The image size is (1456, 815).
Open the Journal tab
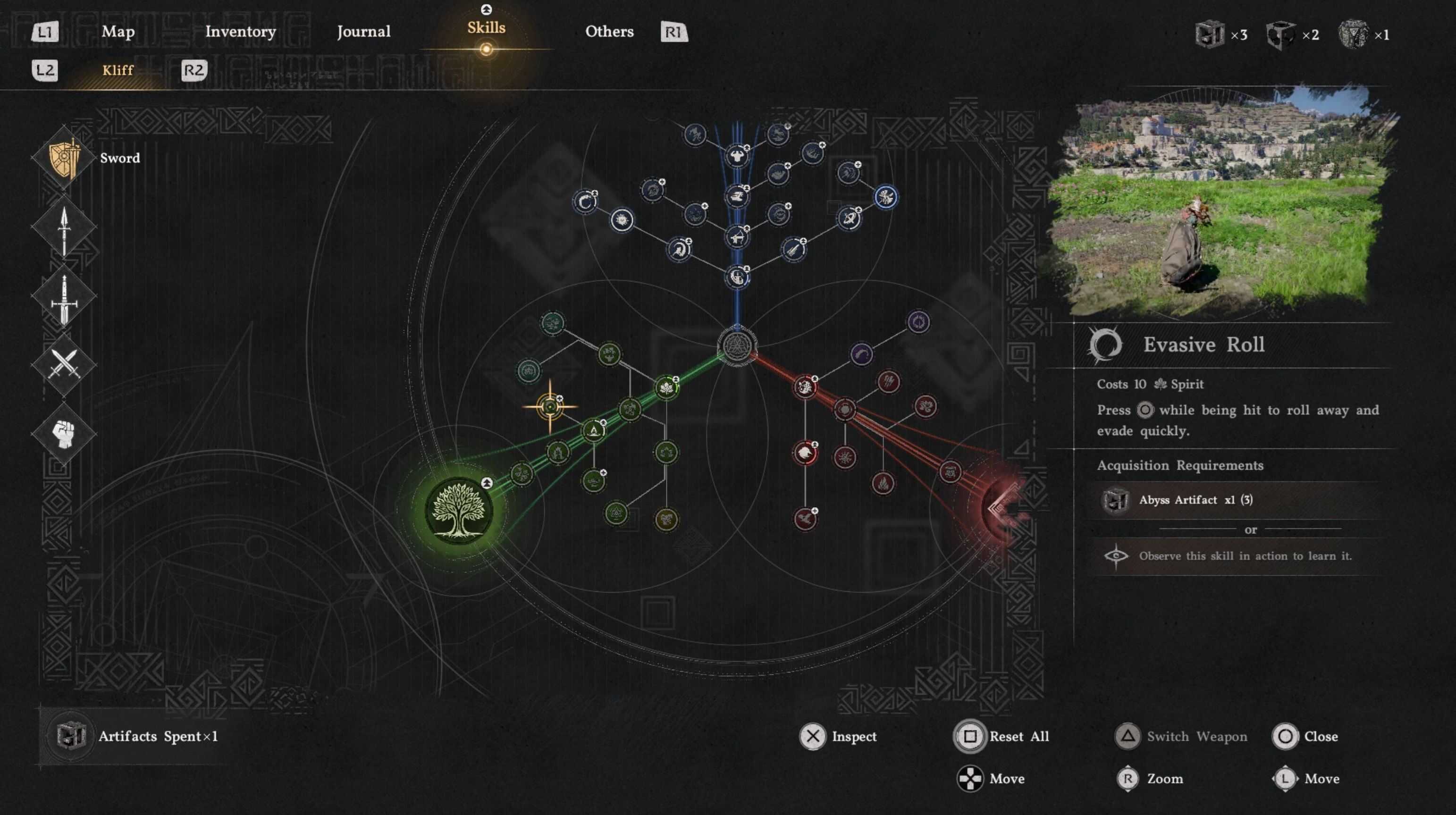click(x=363, y=32)
